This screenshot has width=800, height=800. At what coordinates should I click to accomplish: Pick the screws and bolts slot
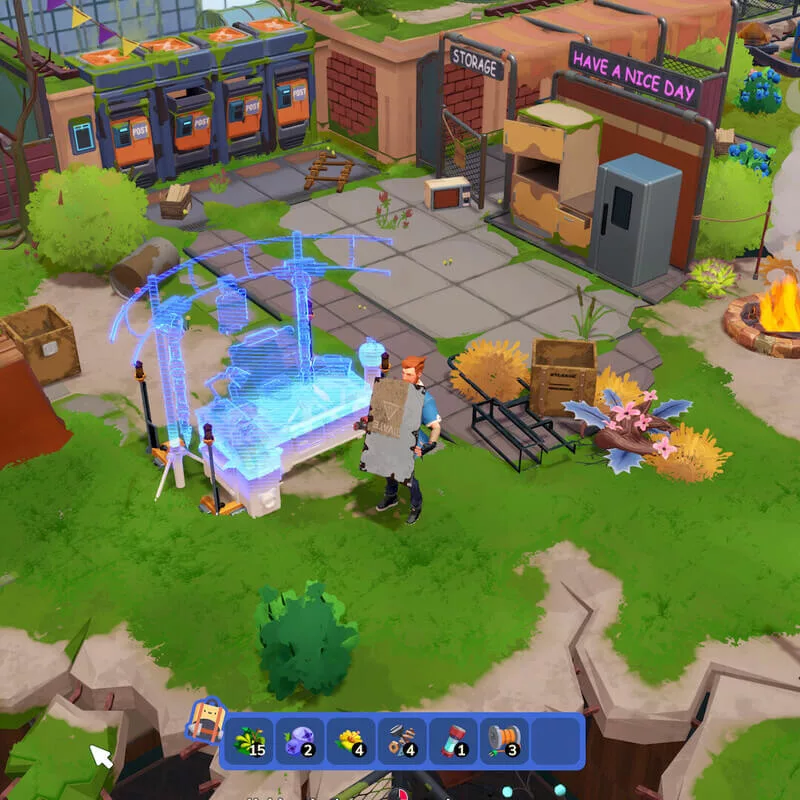click(x=402, y=741)
